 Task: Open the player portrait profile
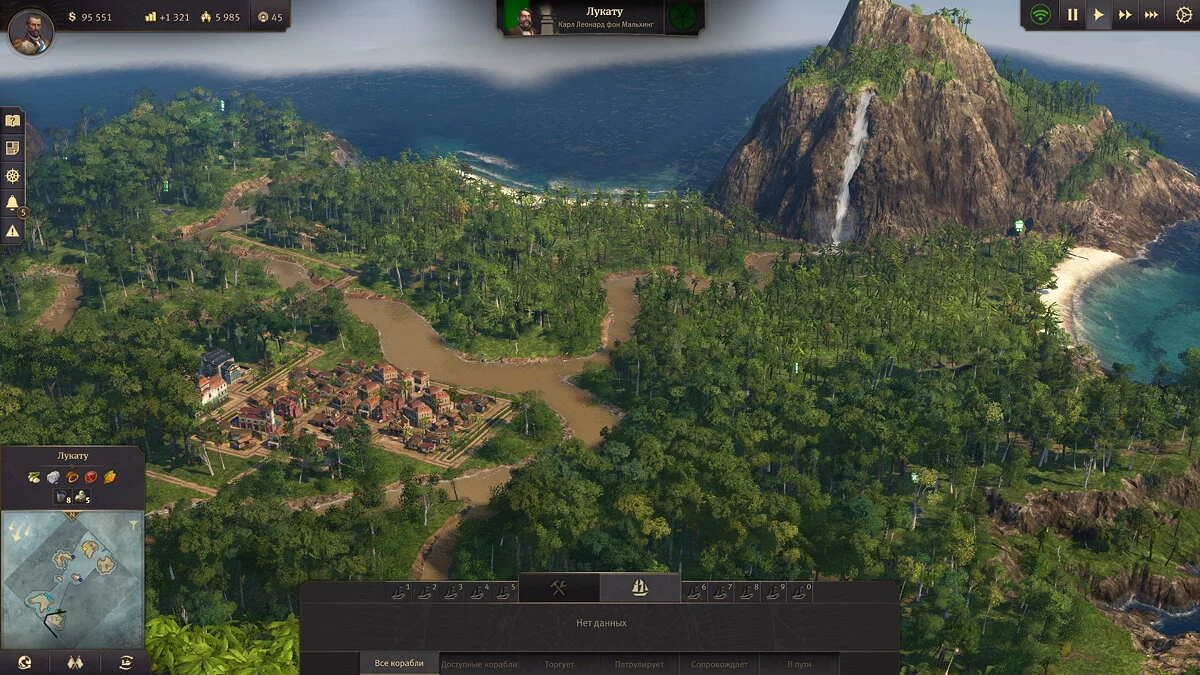(30, 31)
